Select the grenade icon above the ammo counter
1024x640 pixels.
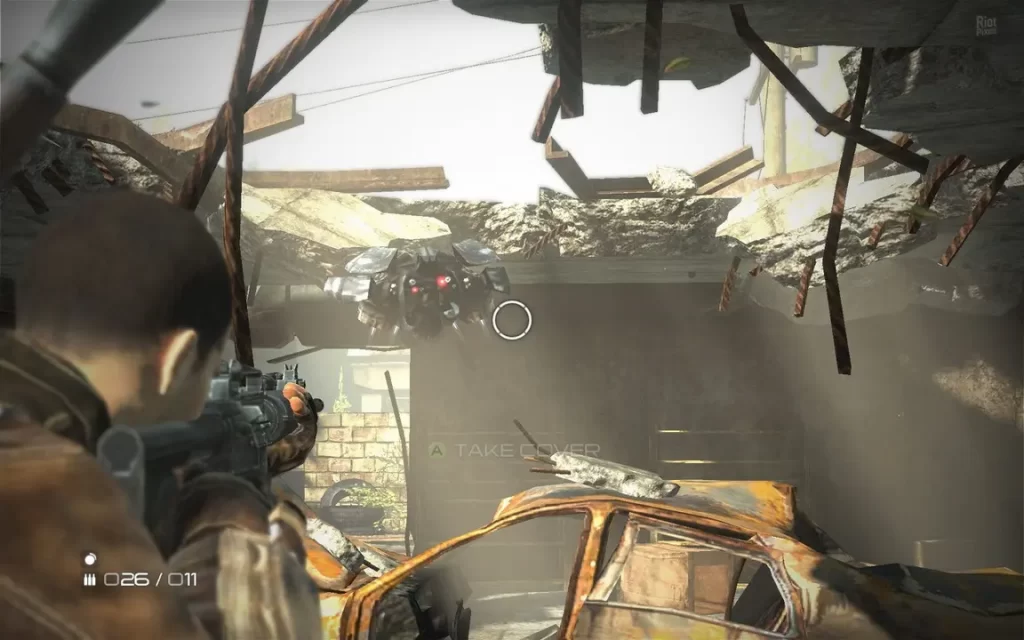tap(89, 558)
